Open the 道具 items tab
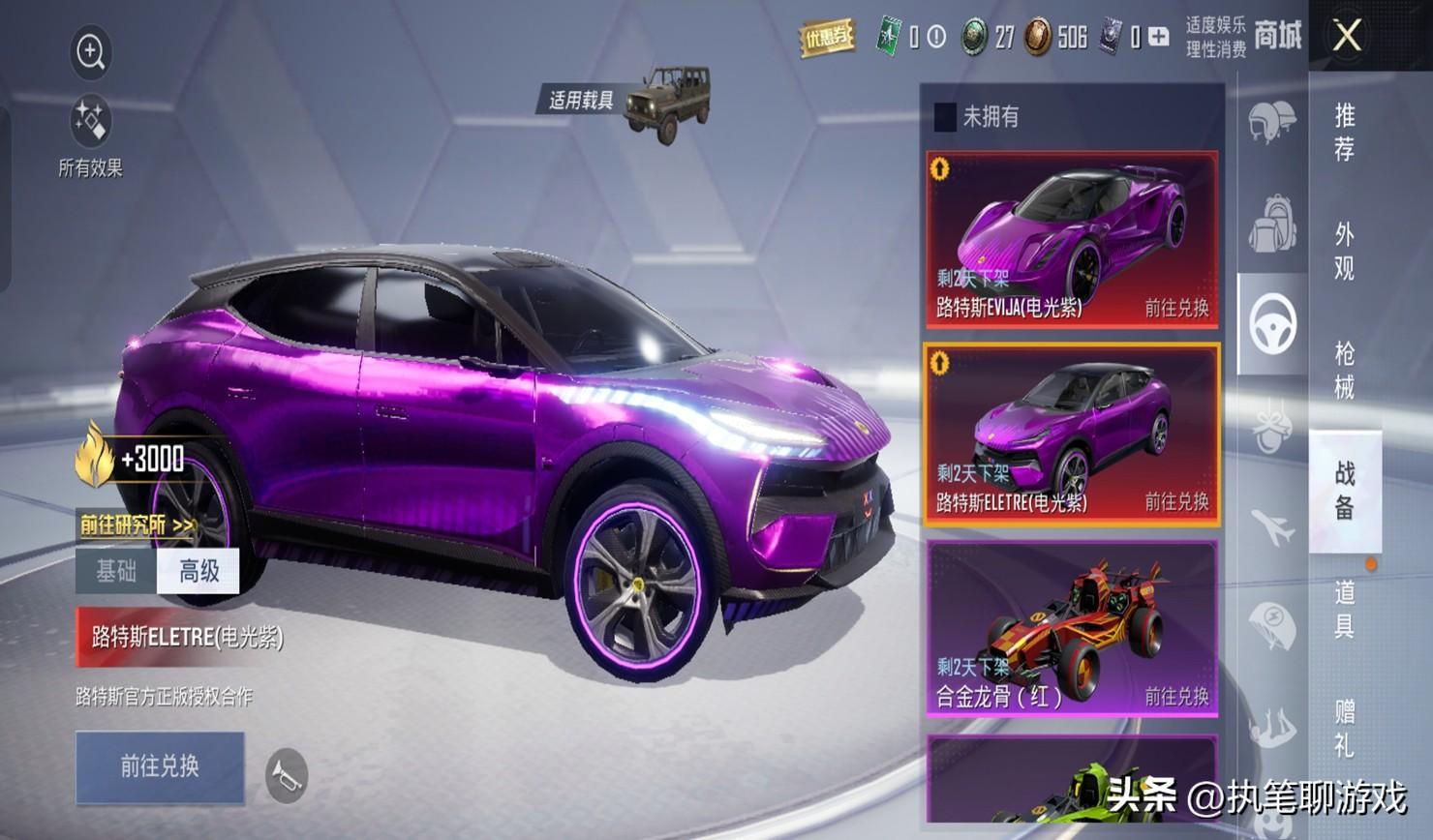This screenshot has width=1433, height=840. [1345, 609]
